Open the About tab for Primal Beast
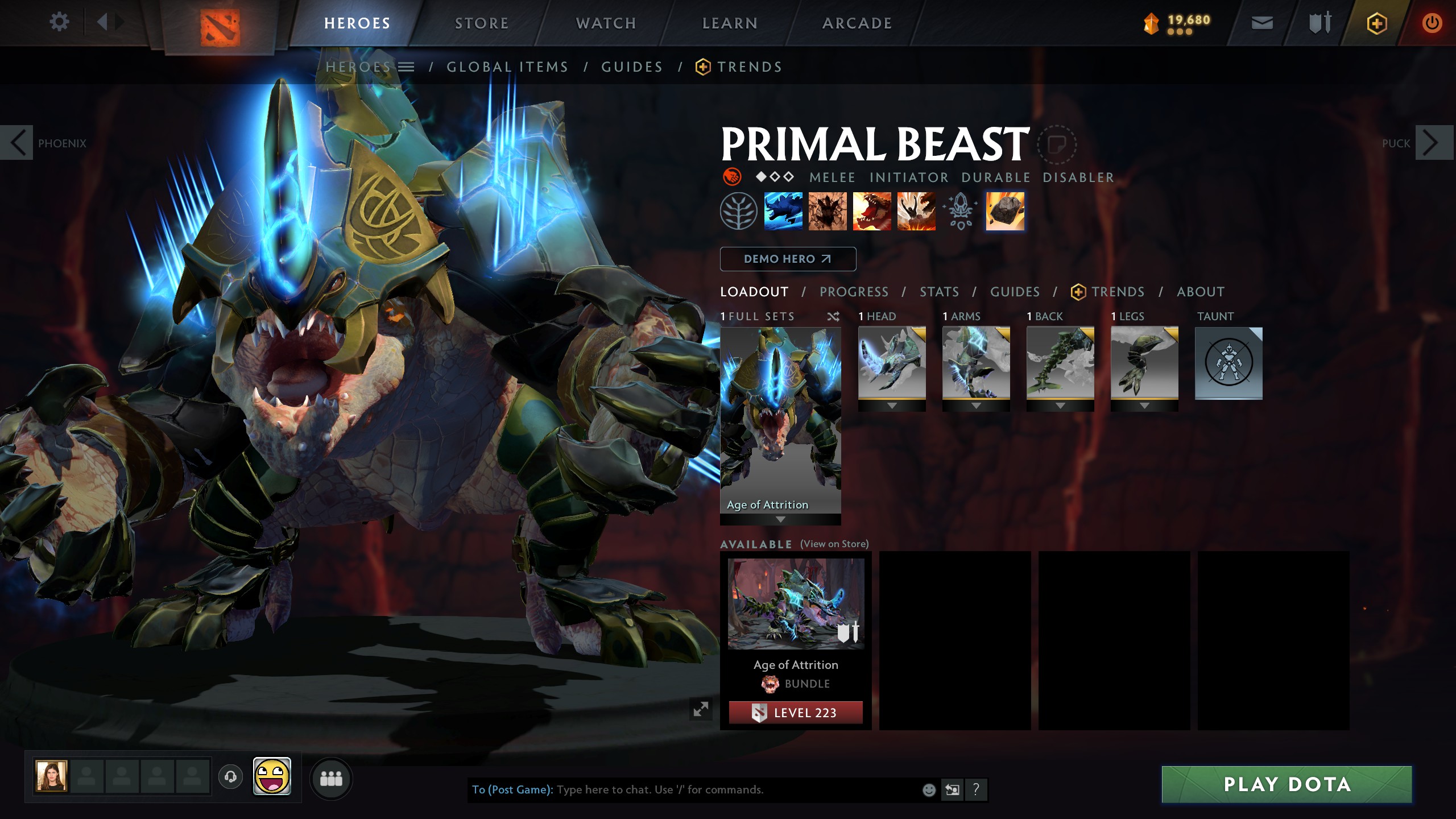Image resolution: width=1456 pixels, height=819 pixels. 1200,292
